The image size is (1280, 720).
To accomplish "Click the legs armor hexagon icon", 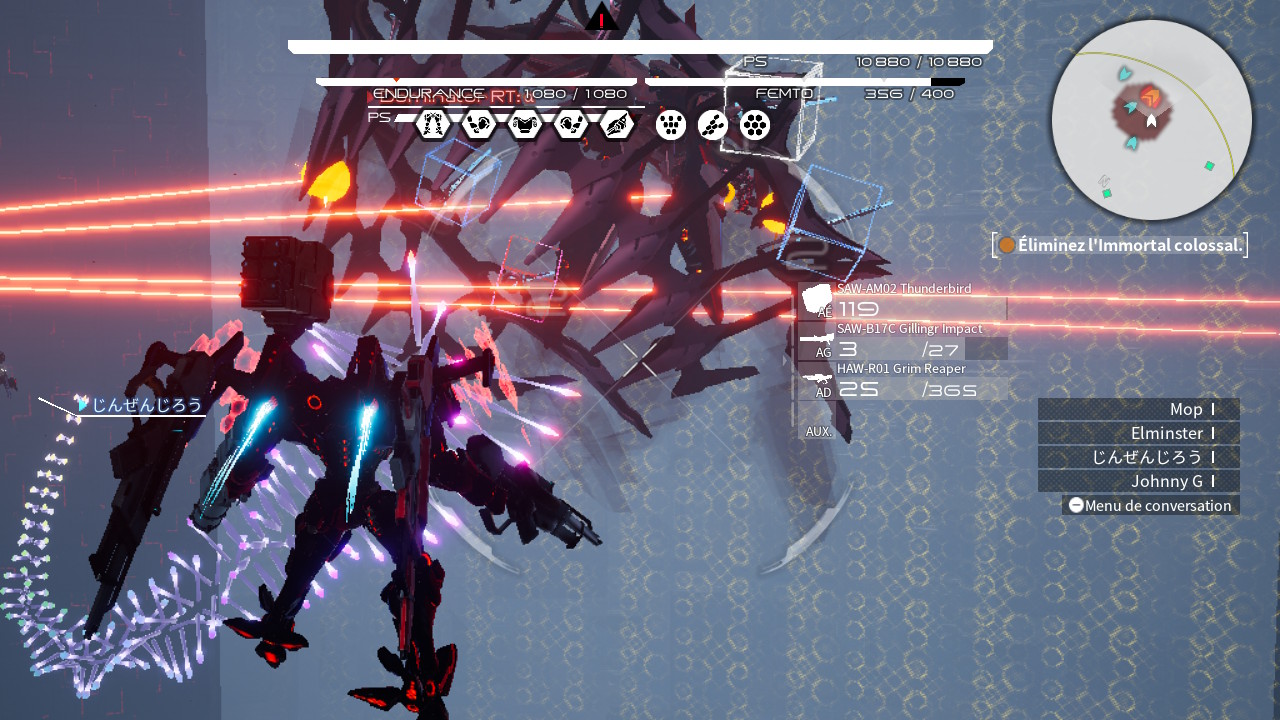I will [432, 125].
